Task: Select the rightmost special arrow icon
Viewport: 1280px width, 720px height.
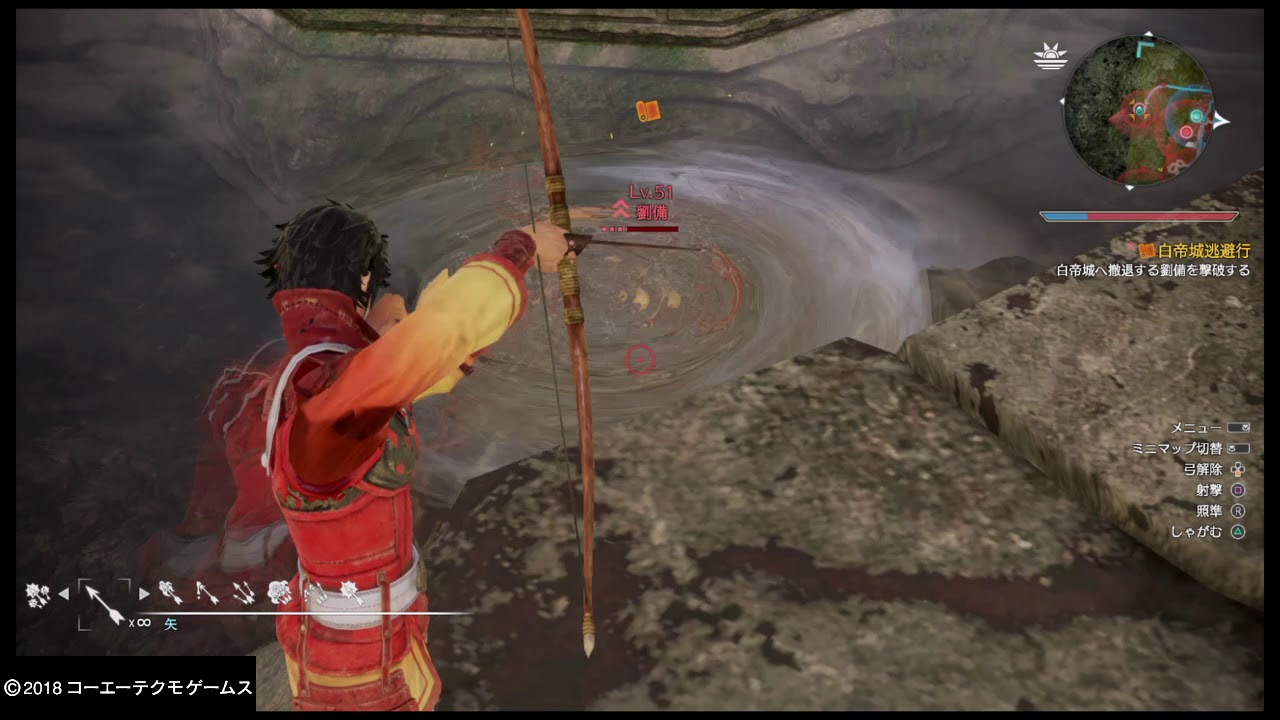Action: 353,592
